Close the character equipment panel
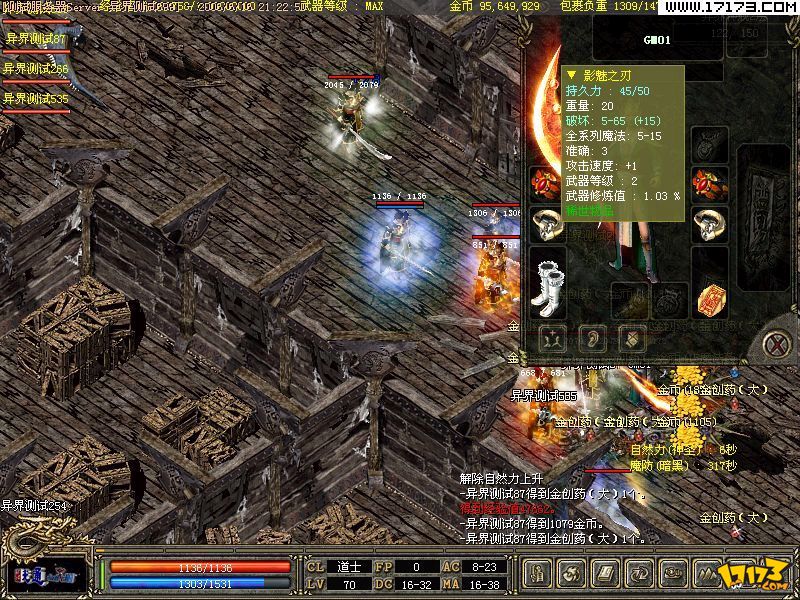 (x=776, y=345)
